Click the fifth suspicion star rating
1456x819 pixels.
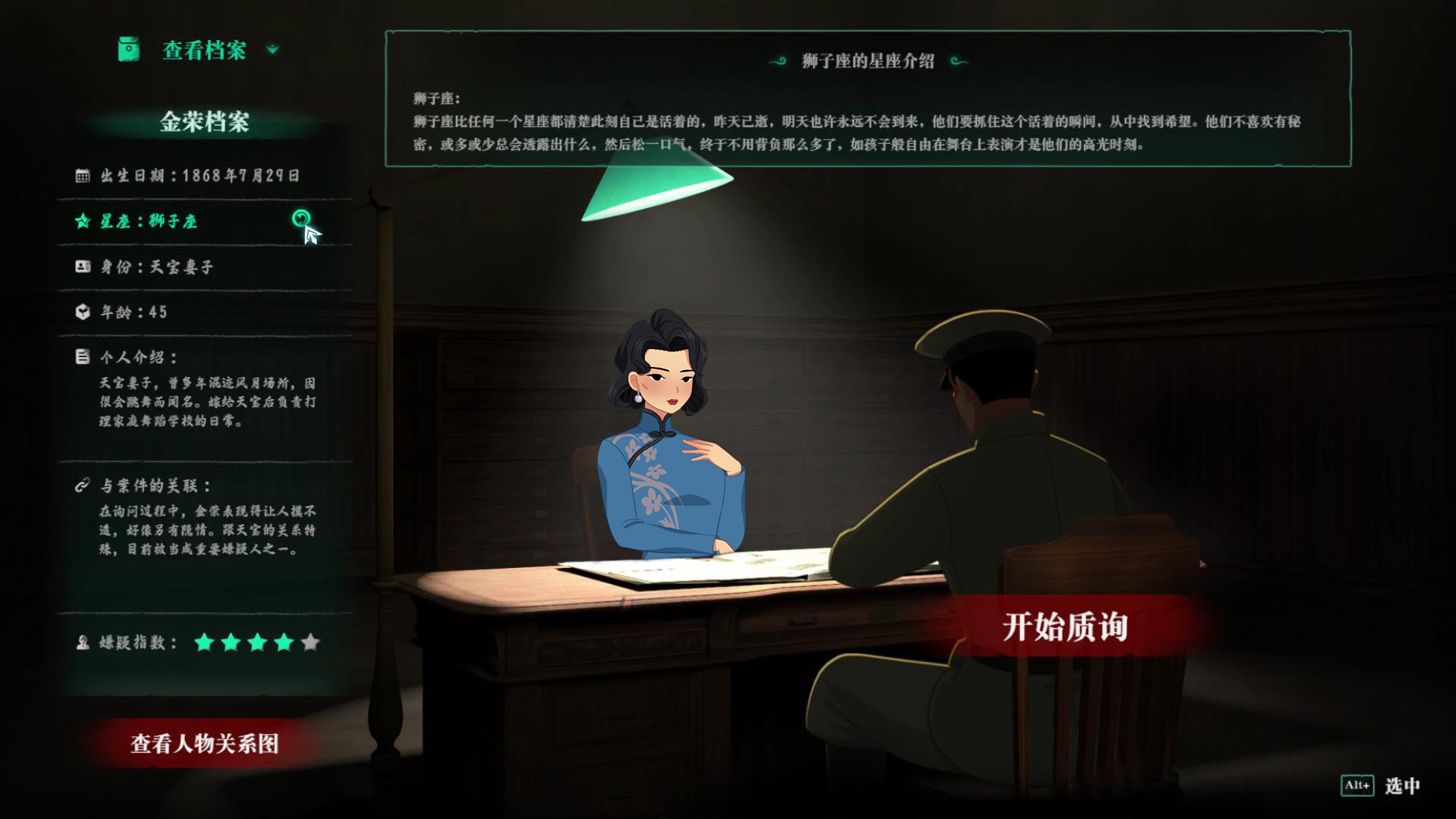click(310, 644)
